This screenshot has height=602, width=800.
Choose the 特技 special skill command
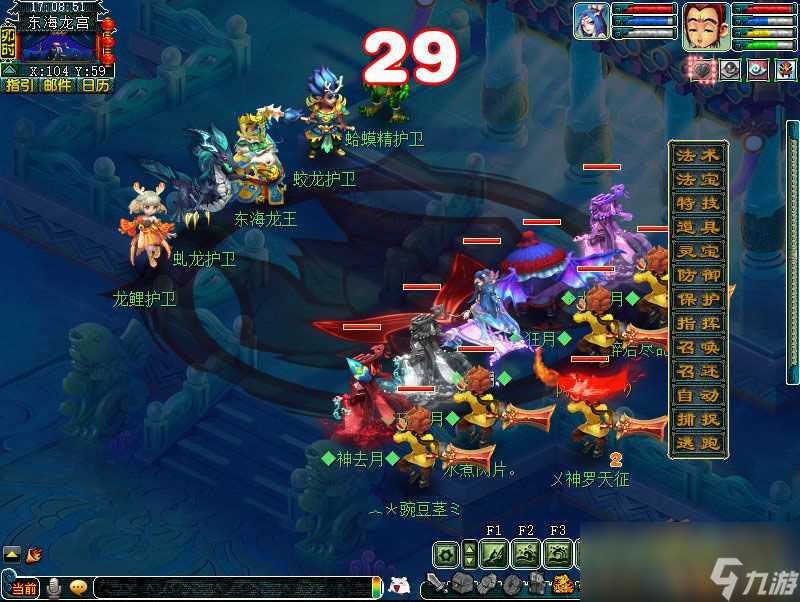[698, 204]
